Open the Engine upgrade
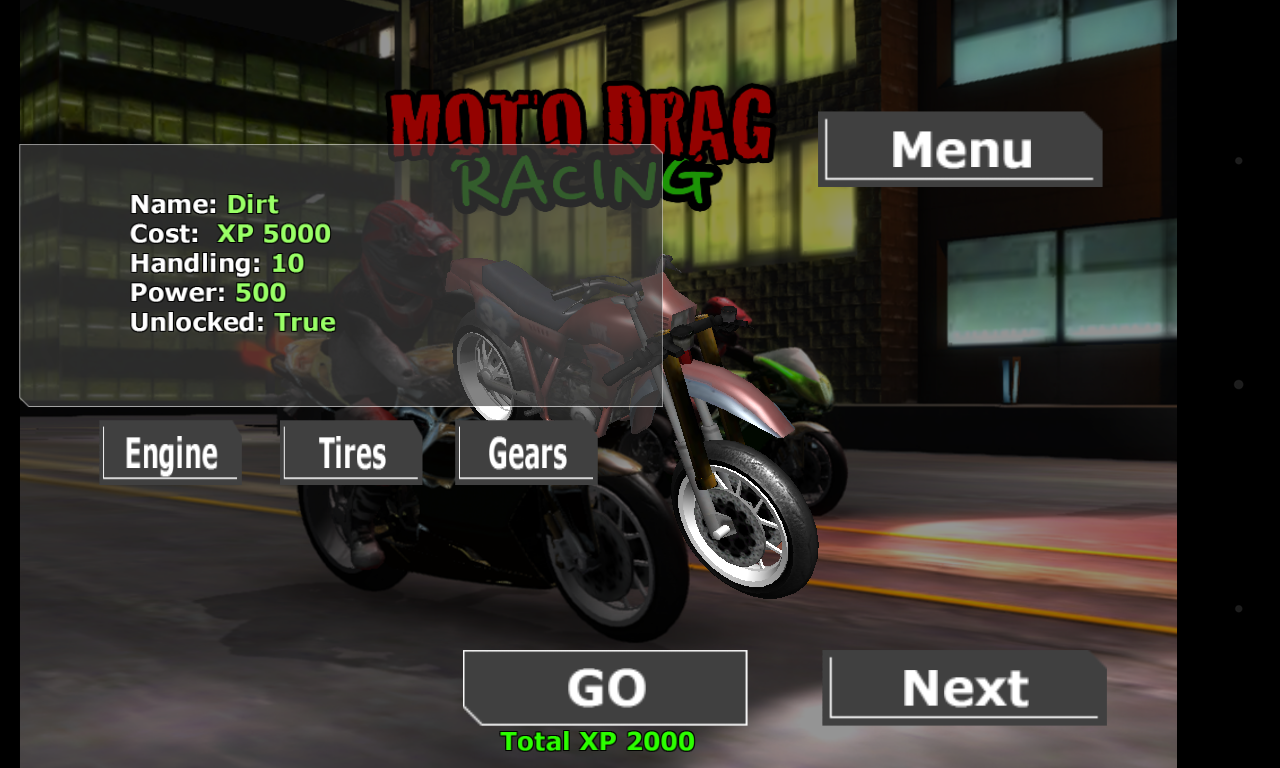Screen dimensions: 1280x768 171,454
